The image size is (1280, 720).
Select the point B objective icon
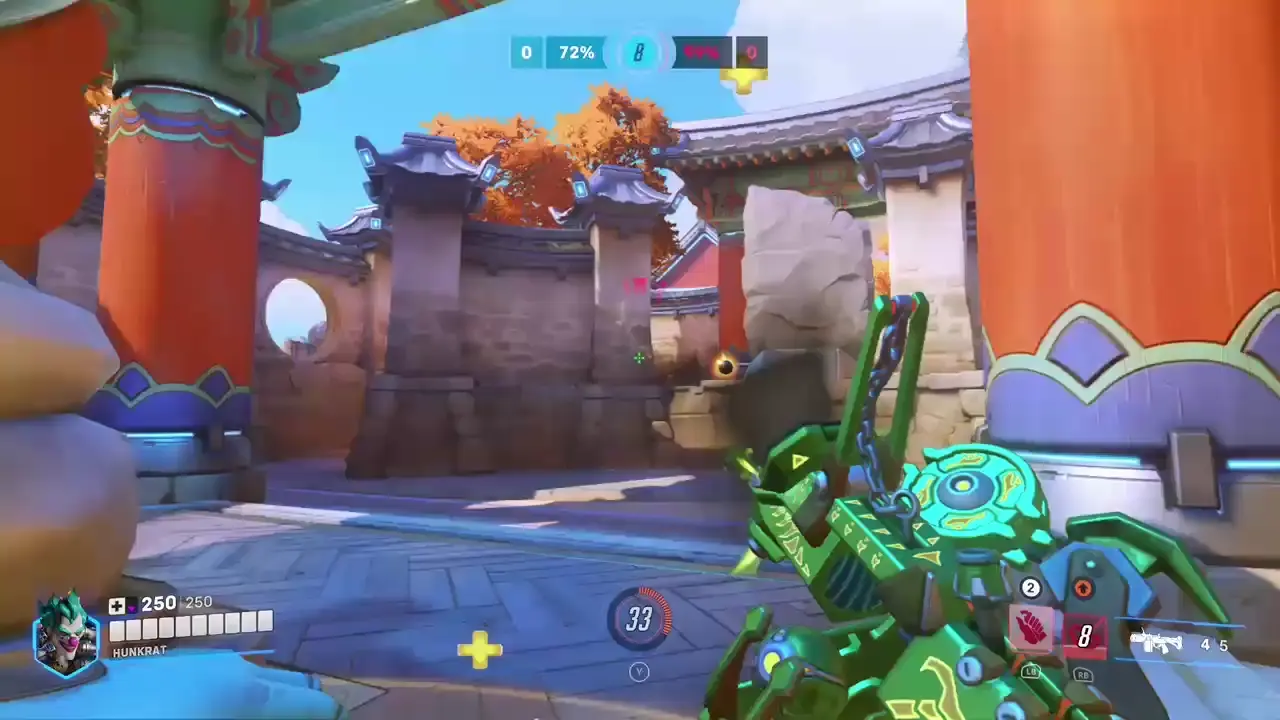pos(639,53)
